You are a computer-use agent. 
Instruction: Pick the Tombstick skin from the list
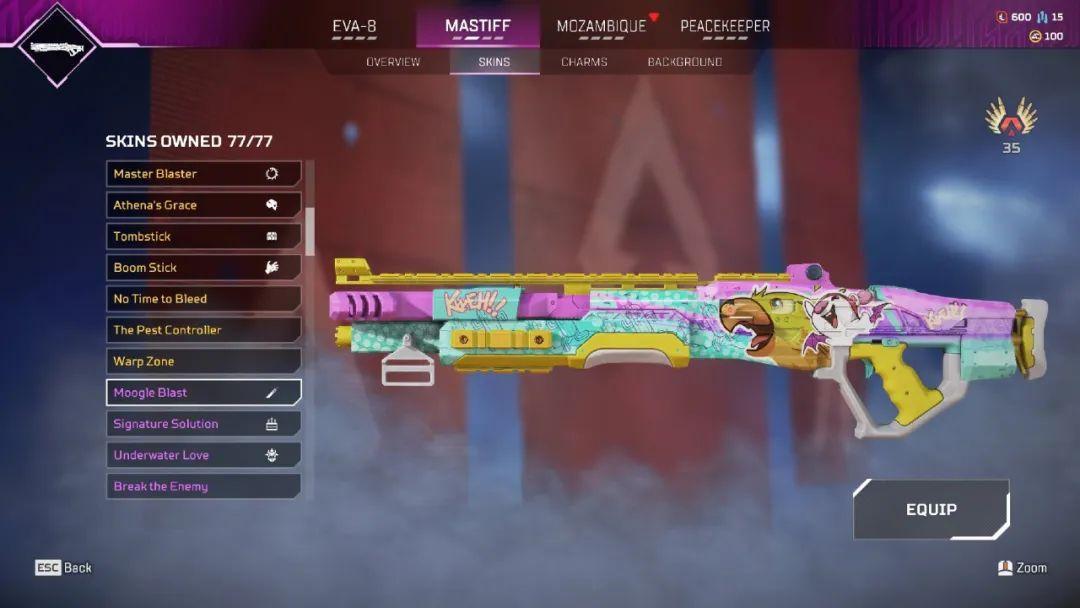coord(203,236)
